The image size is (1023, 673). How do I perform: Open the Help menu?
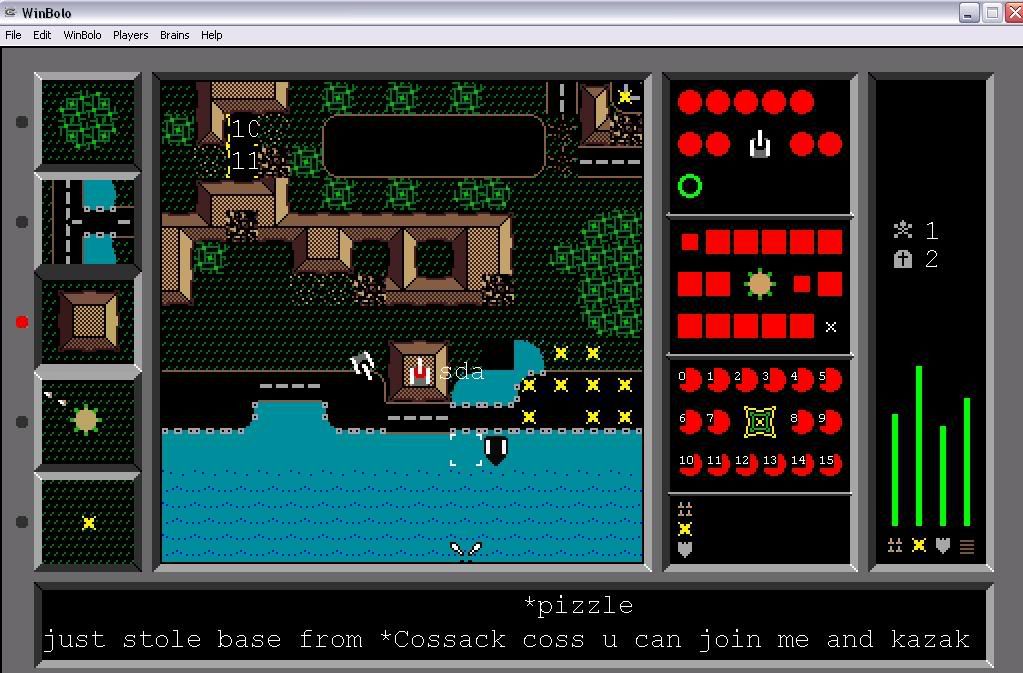click(x=211, y=35)
